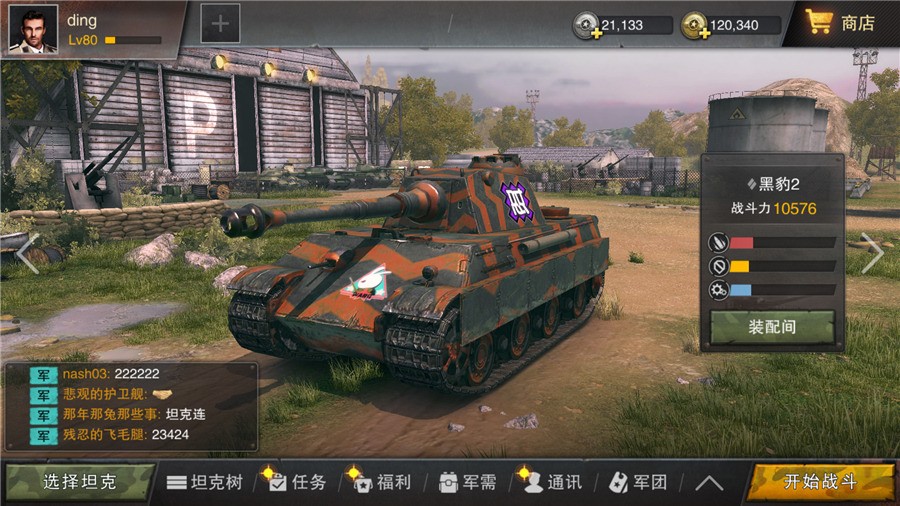Open the player profile portrait
The image size is (900, 506).
pos(33,28)
